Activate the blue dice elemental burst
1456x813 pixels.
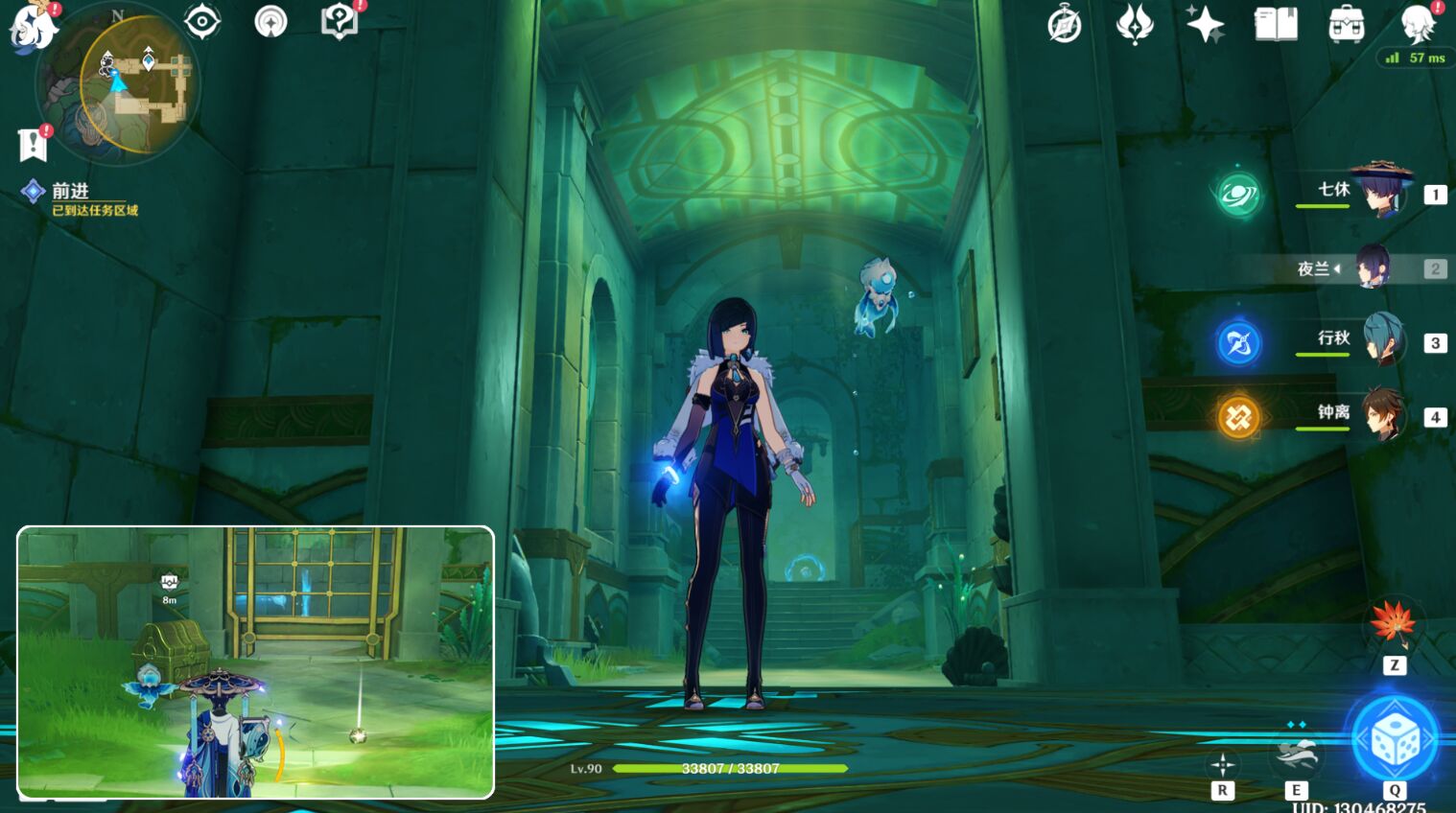coord(1395,739)
